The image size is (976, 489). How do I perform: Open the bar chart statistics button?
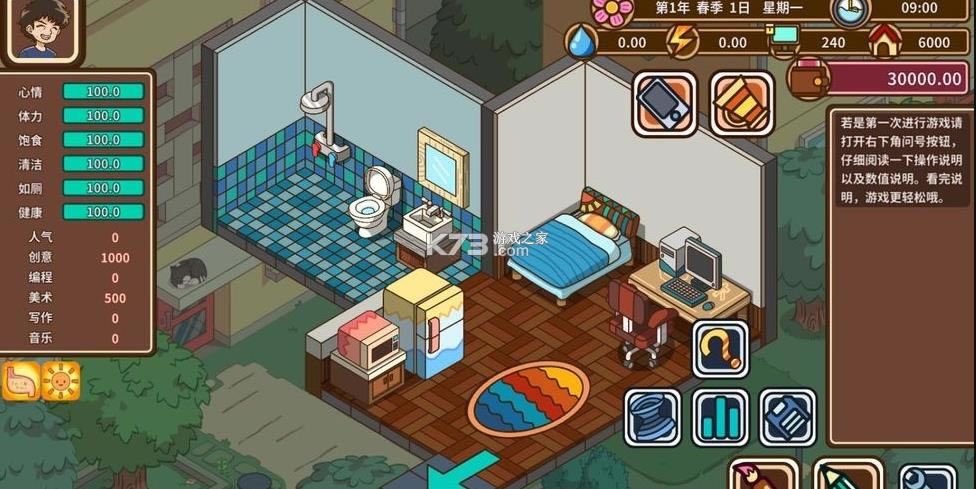coord(720,417)
